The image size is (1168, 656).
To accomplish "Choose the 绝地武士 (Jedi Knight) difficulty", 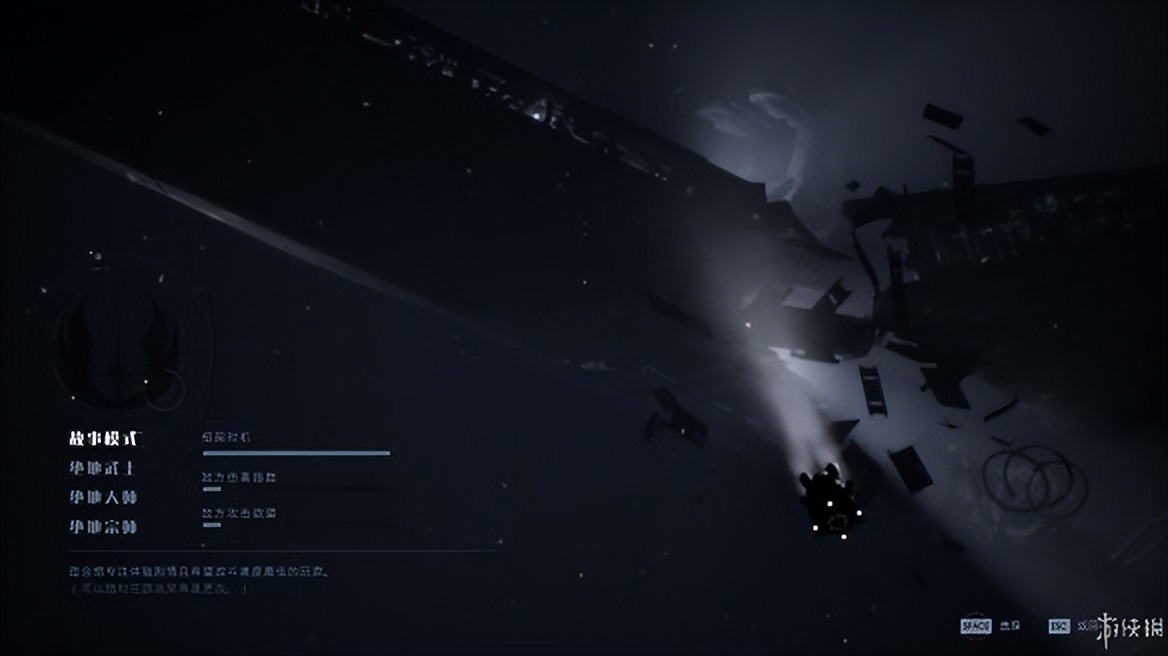I will (x=102, y=467).
